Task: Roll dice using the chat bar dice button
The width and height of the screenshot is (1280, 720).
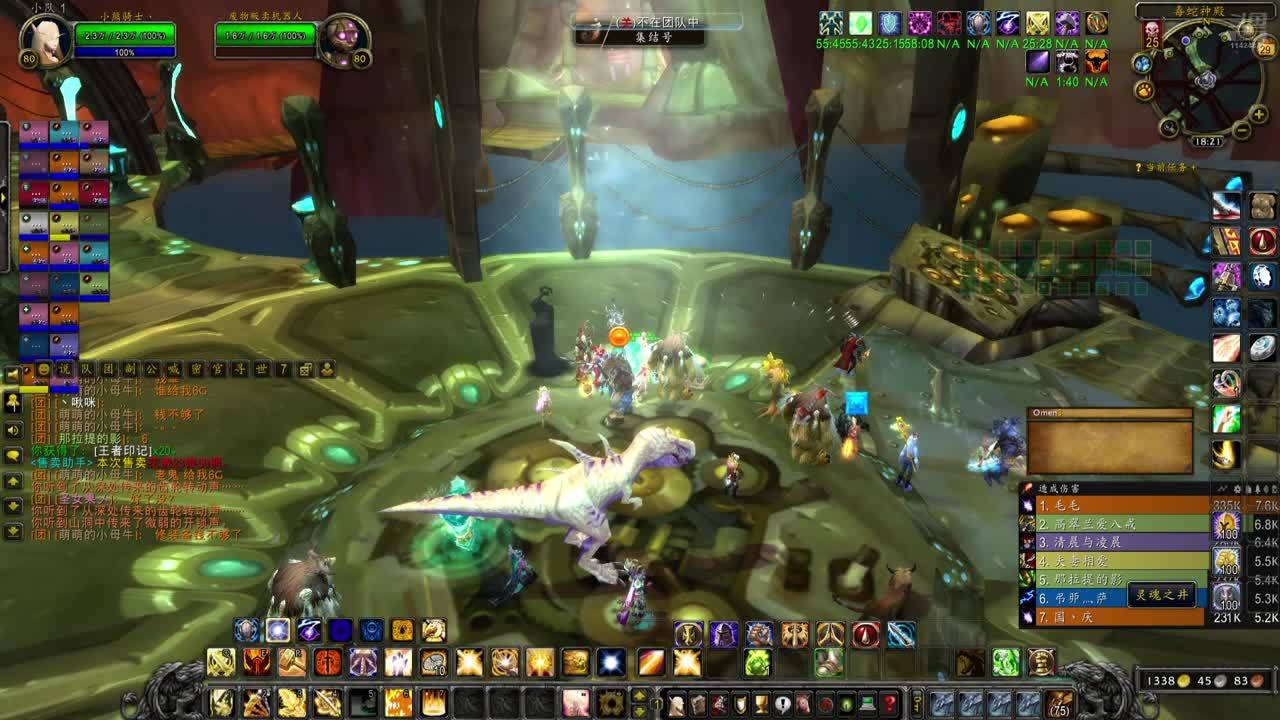Action: 305,370
